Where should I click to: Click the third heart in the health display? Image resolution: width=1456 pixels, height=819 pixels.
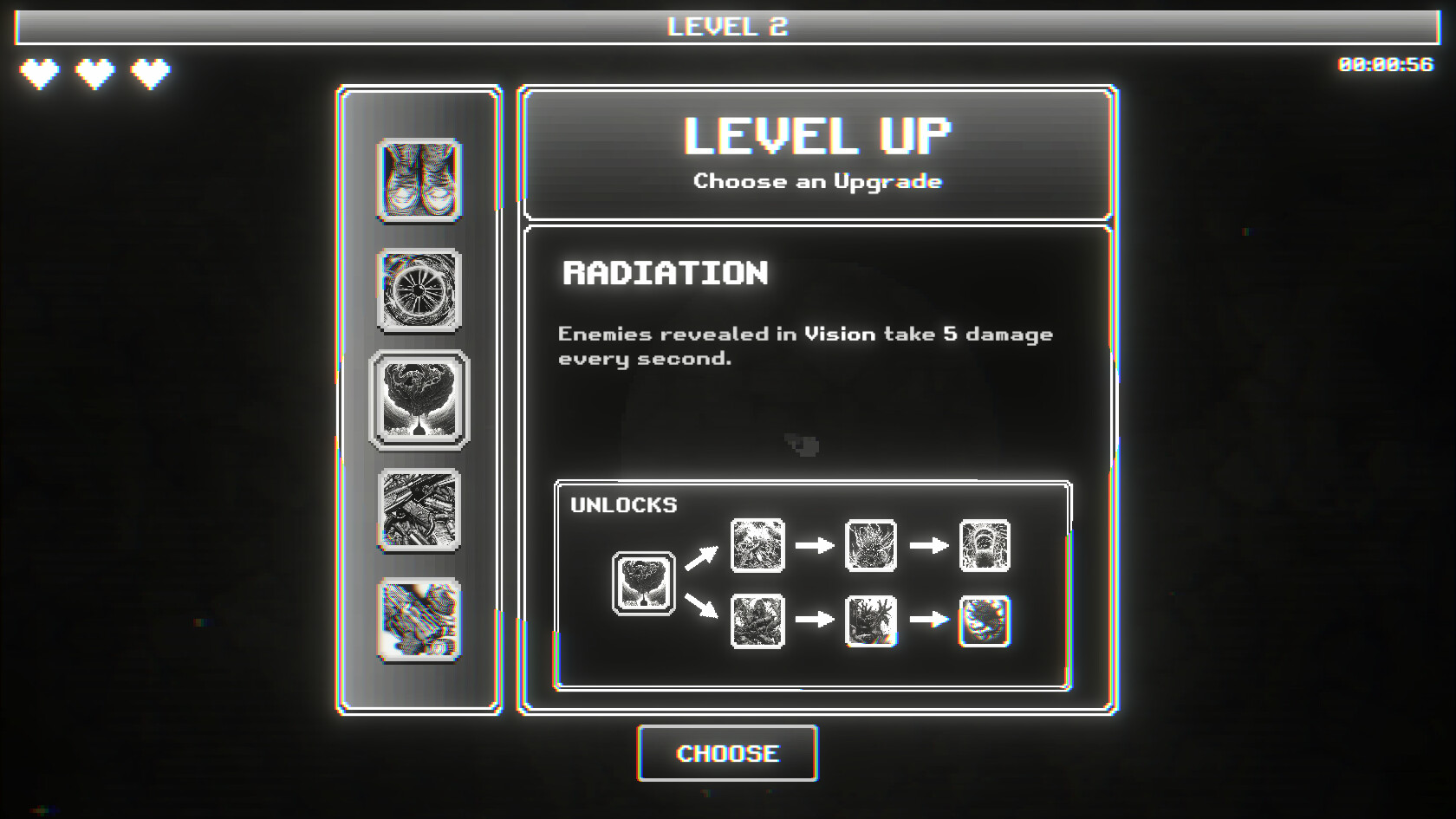click(149, 75)
